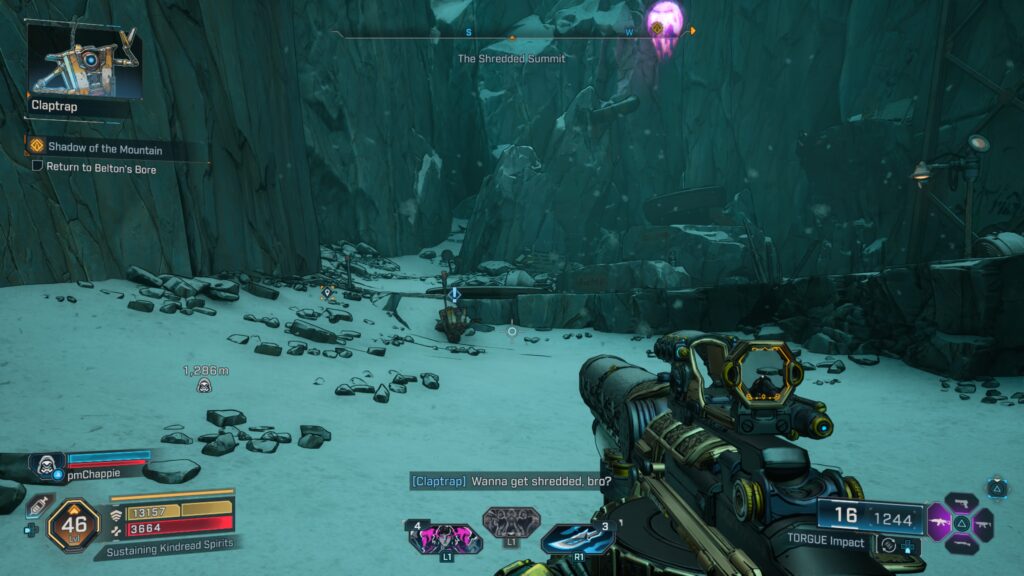Screen dimensions: 1024x576
Task: Click the level 46 badge
Action: coord(73,524)
